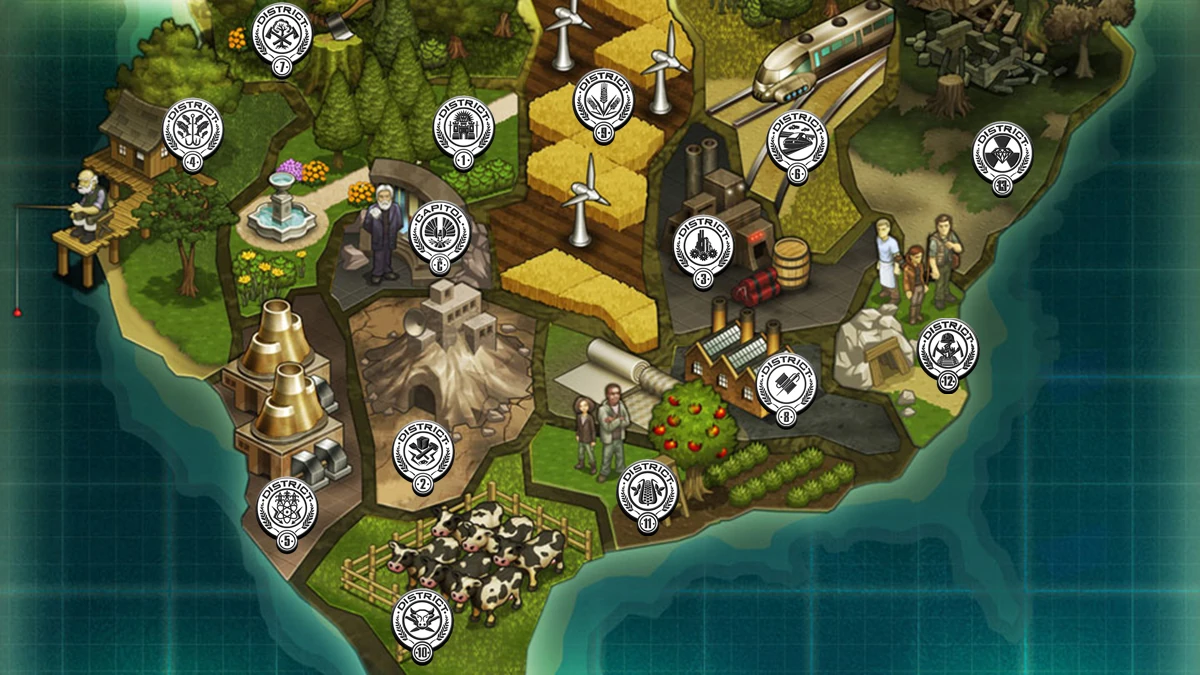The image size is (1200, 675).
Task: Select the District 6 train marker
Action: tap(797, 145)
